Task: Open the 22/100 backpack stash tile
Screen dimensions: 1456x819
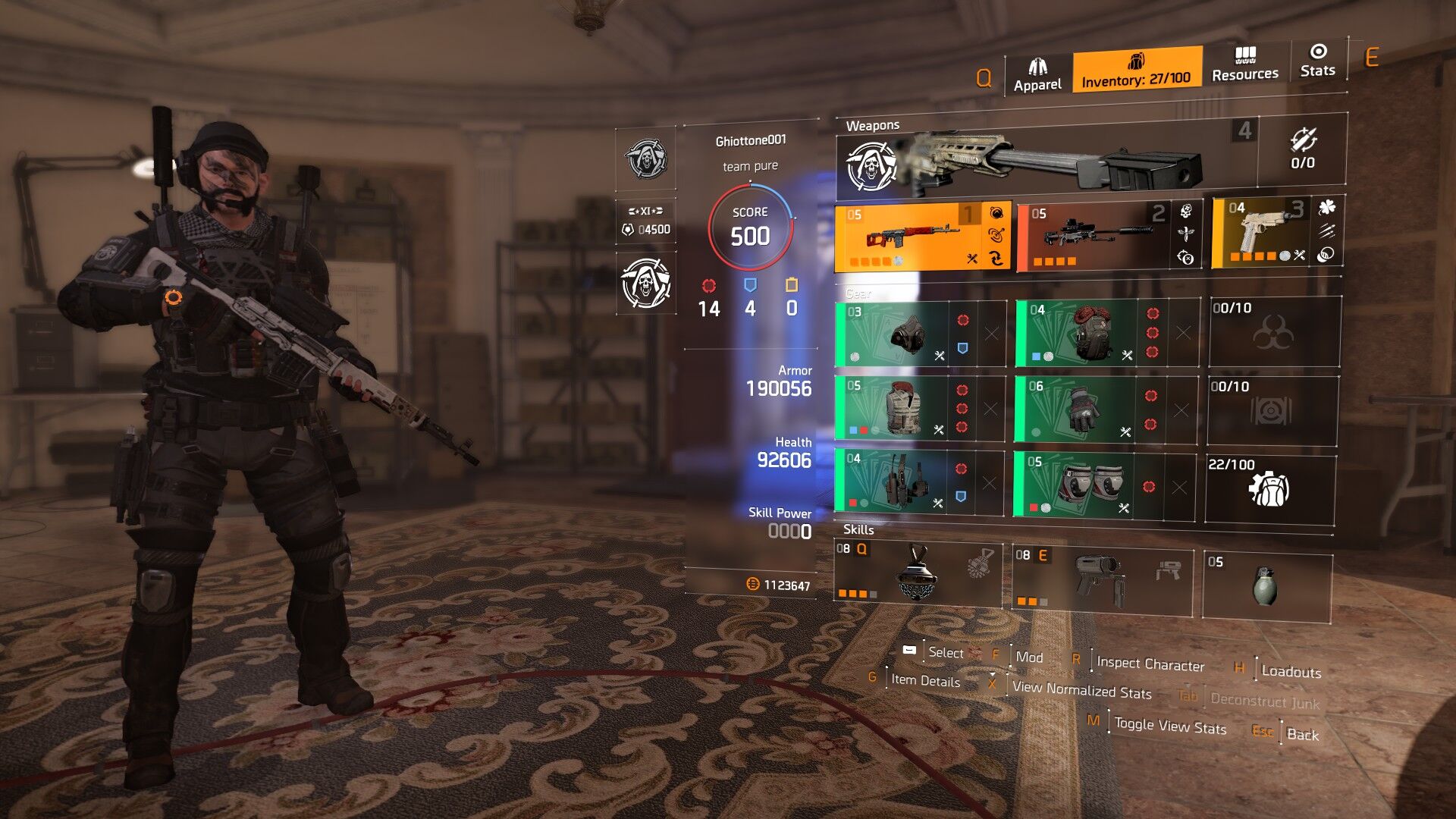Action: 1269,488
